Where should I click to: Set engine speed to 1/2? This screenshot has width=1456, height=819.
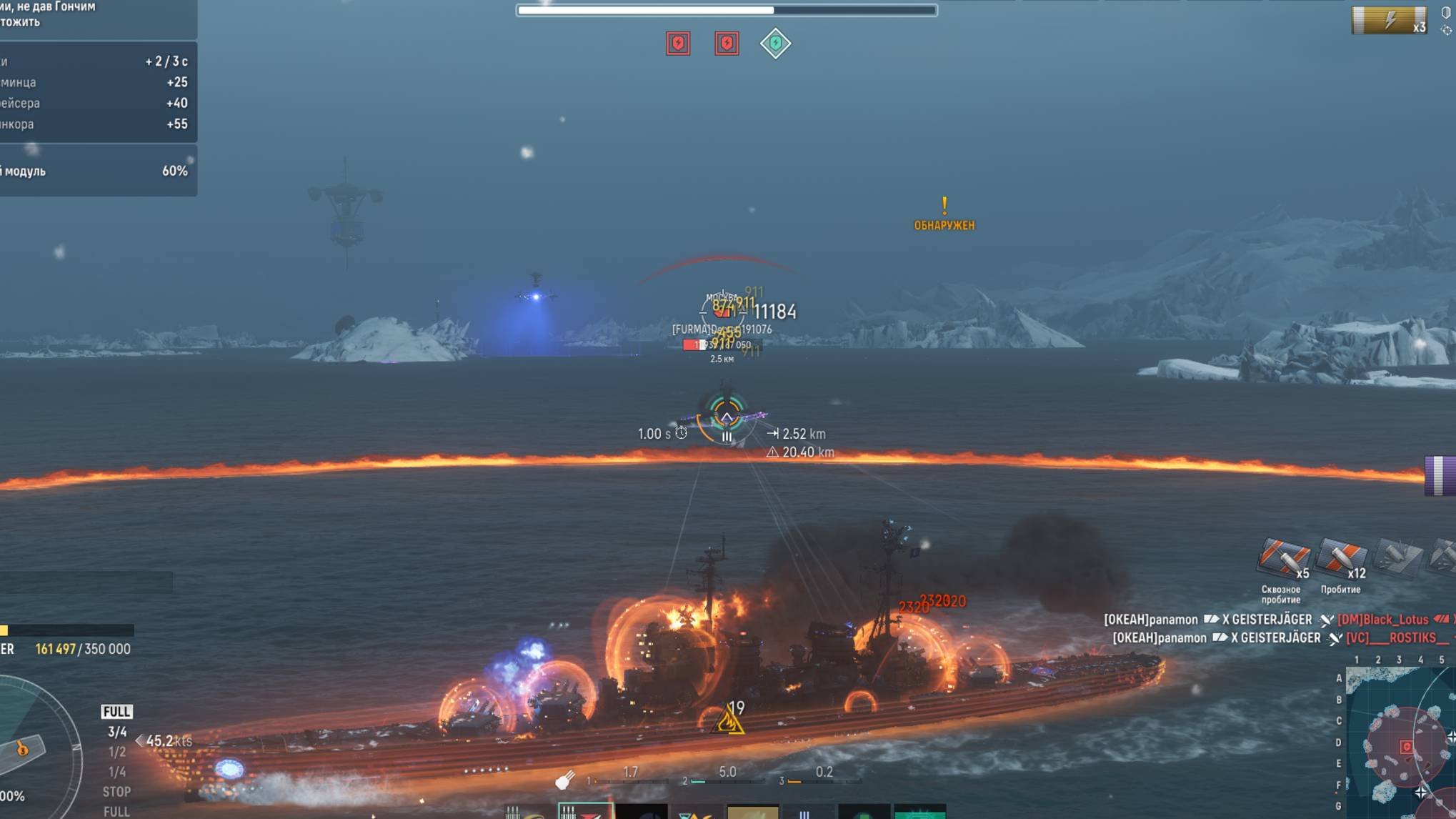(x=116, y=752)
